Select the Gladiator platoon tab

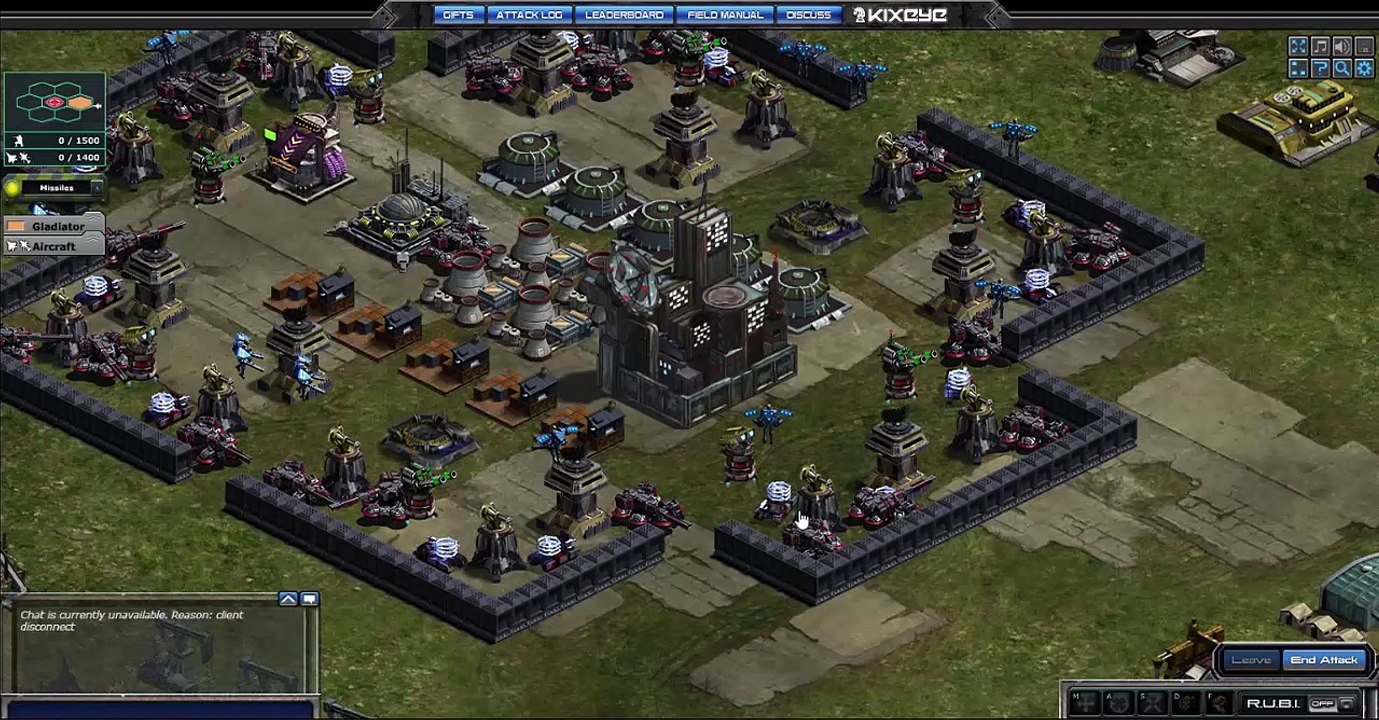coord(56,227)
